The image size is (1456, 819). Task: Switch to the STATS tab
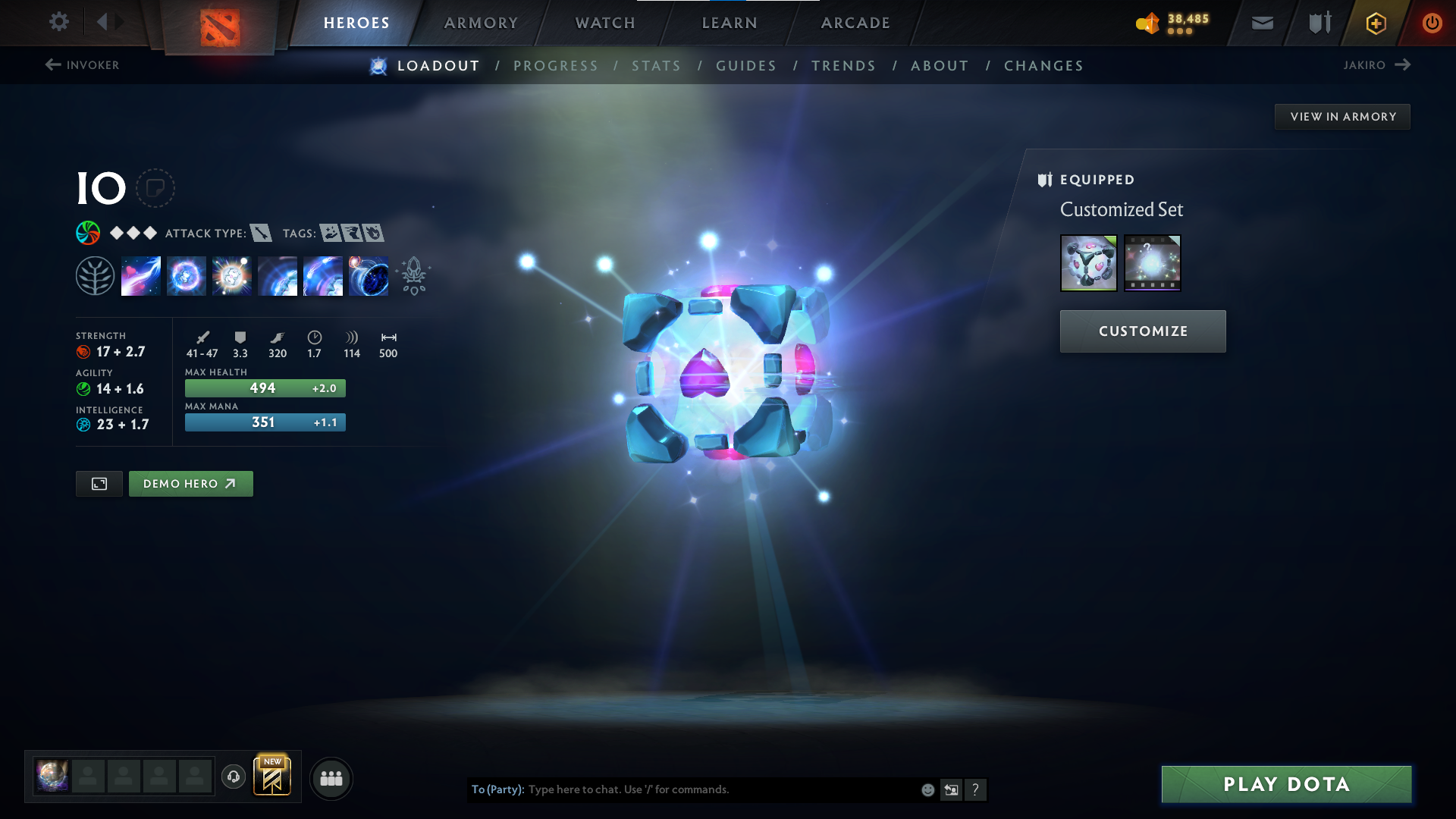656,66
